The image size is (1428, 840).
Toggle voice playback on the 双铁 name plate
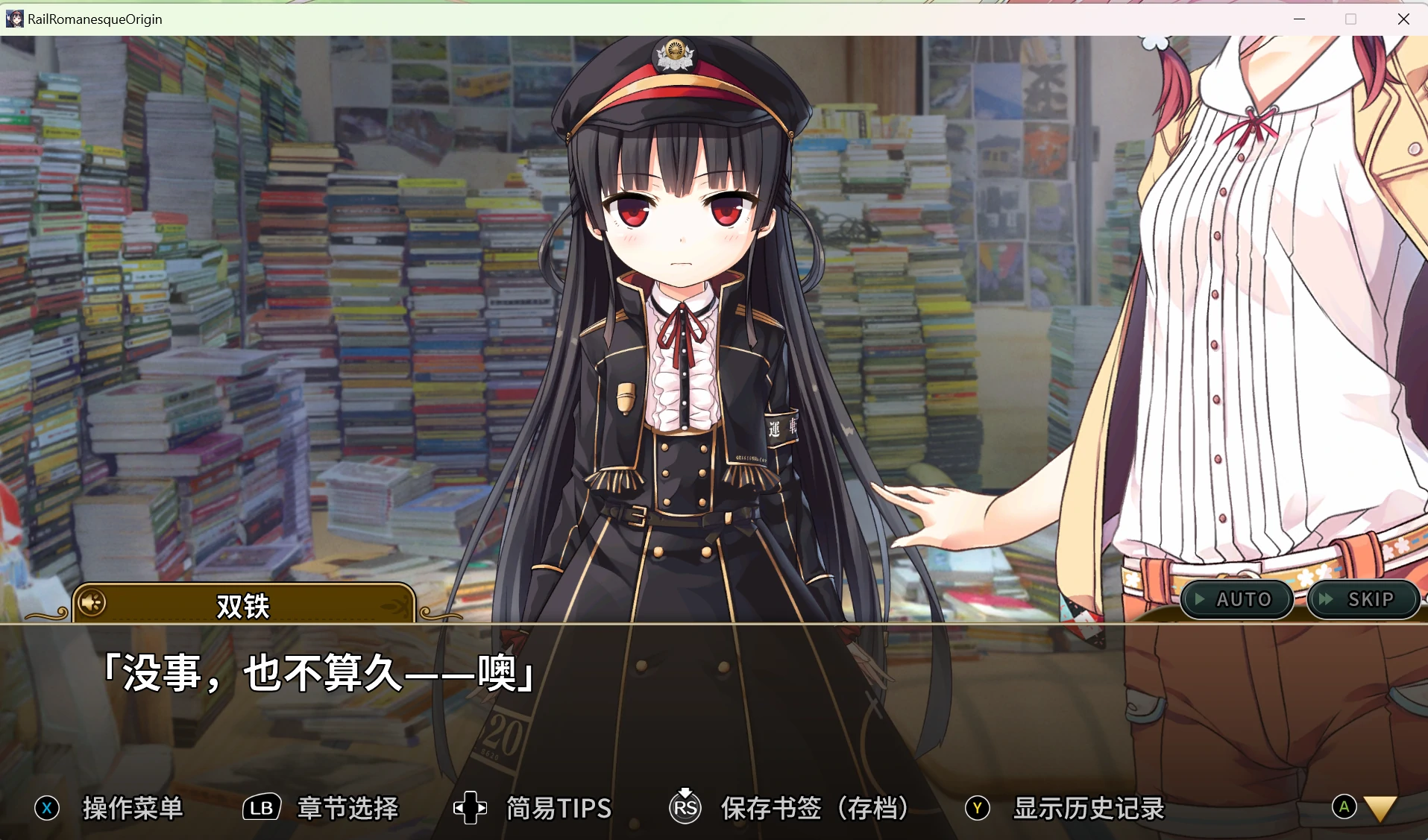click(x=91, y=602)
